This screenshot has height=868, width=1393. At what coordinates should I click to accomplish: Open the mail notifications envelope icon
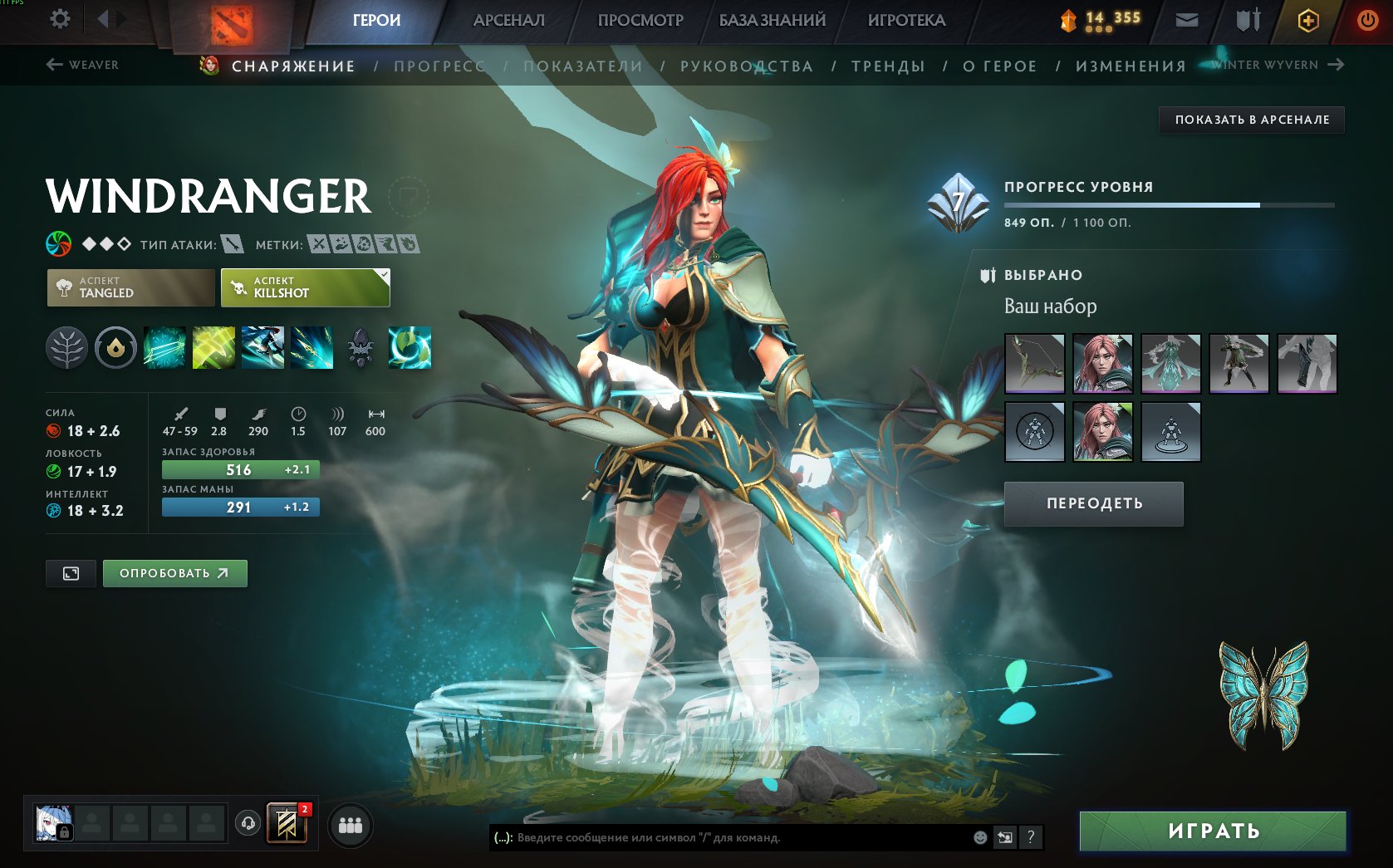coord(1186,19)
